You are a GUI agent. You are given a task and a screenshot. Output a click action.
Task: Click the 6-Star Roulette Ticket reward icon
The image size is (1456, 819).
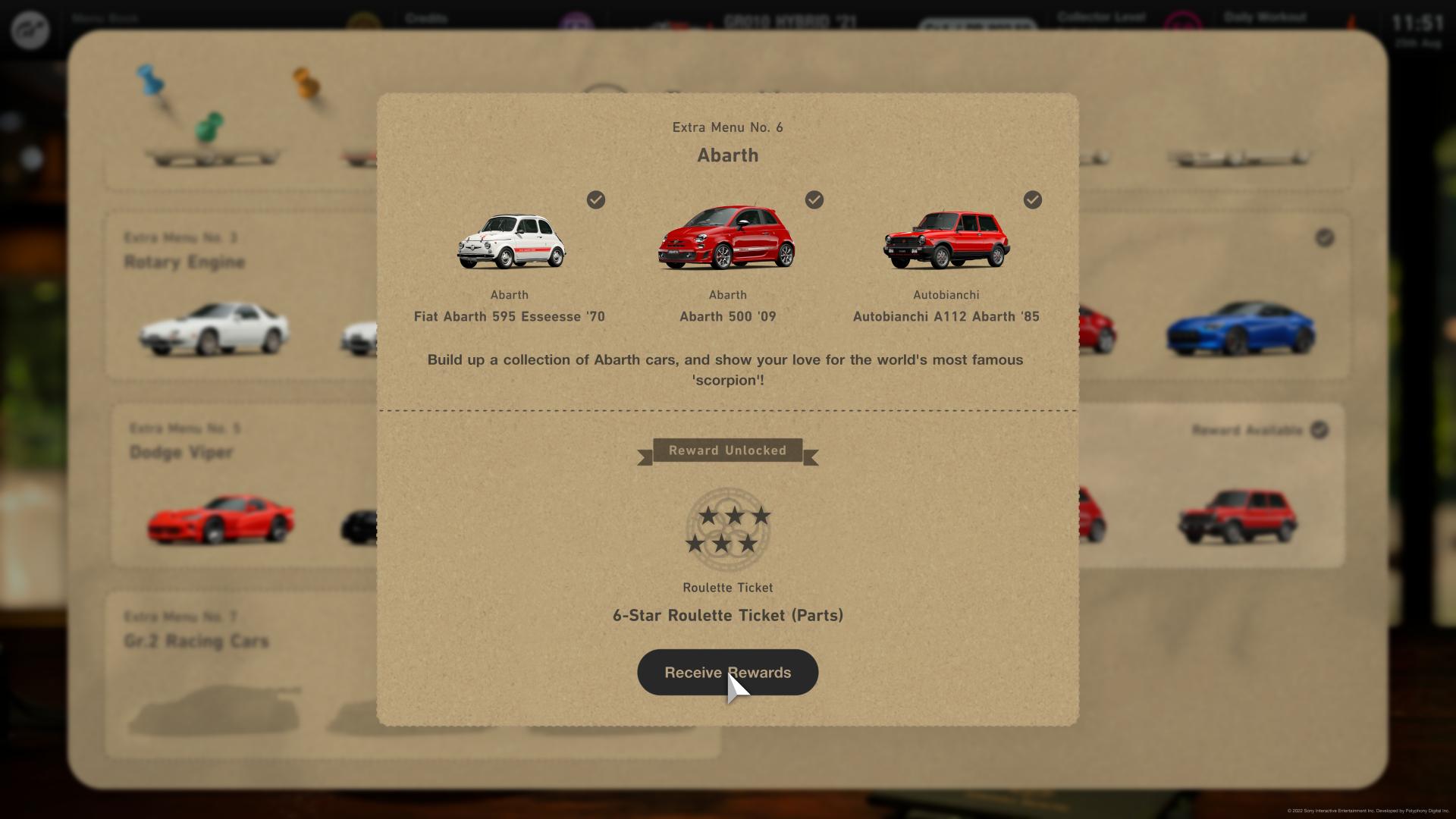pyautogui.click(x=728, y=529)
